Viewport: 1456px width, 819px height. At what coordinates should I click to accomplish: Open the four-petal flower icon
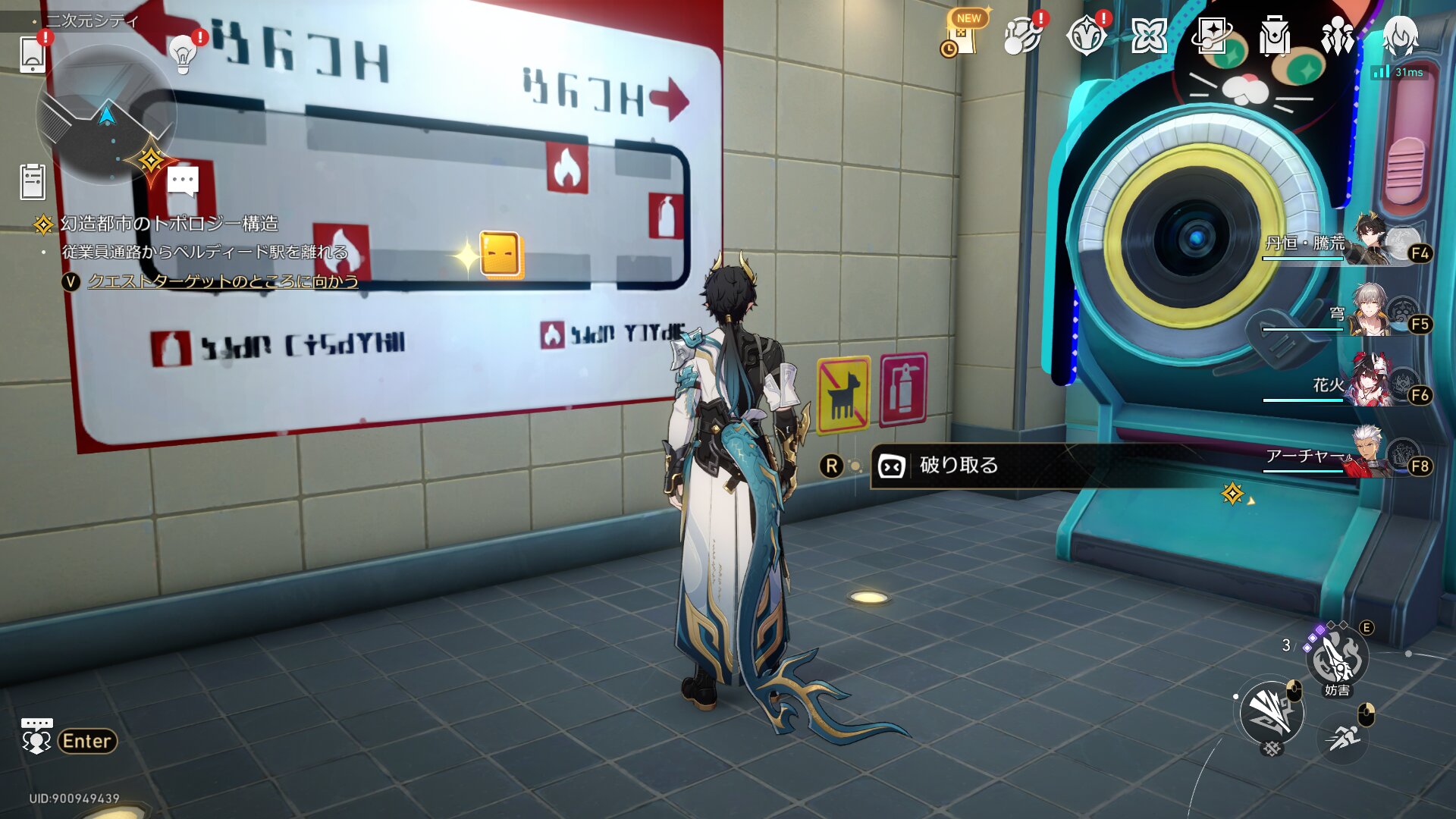tap(1148, 36)
